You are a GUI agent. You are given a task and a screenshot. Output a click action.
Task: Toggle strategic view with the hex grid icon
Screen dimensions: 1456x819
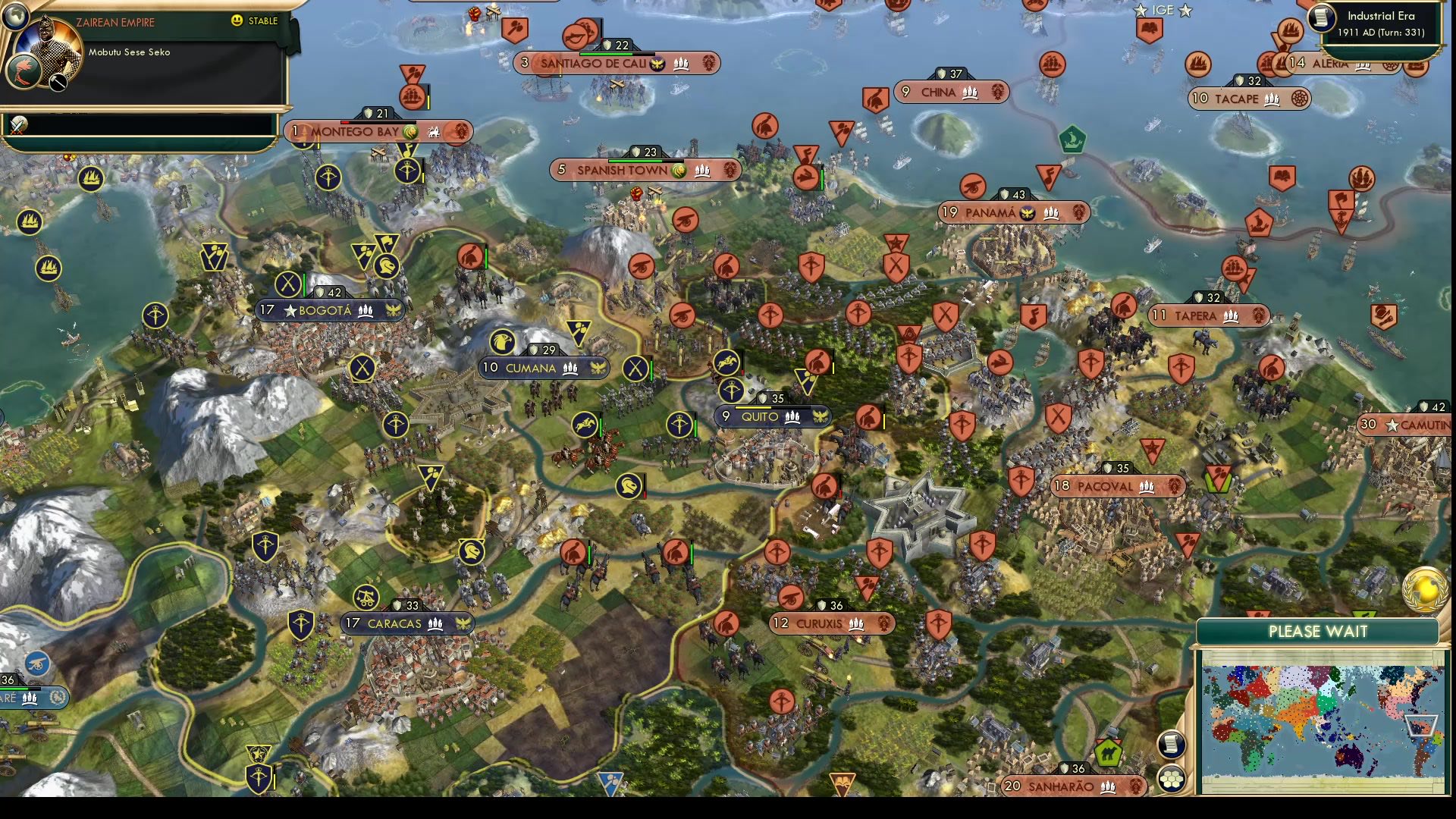click(1172, 777)
